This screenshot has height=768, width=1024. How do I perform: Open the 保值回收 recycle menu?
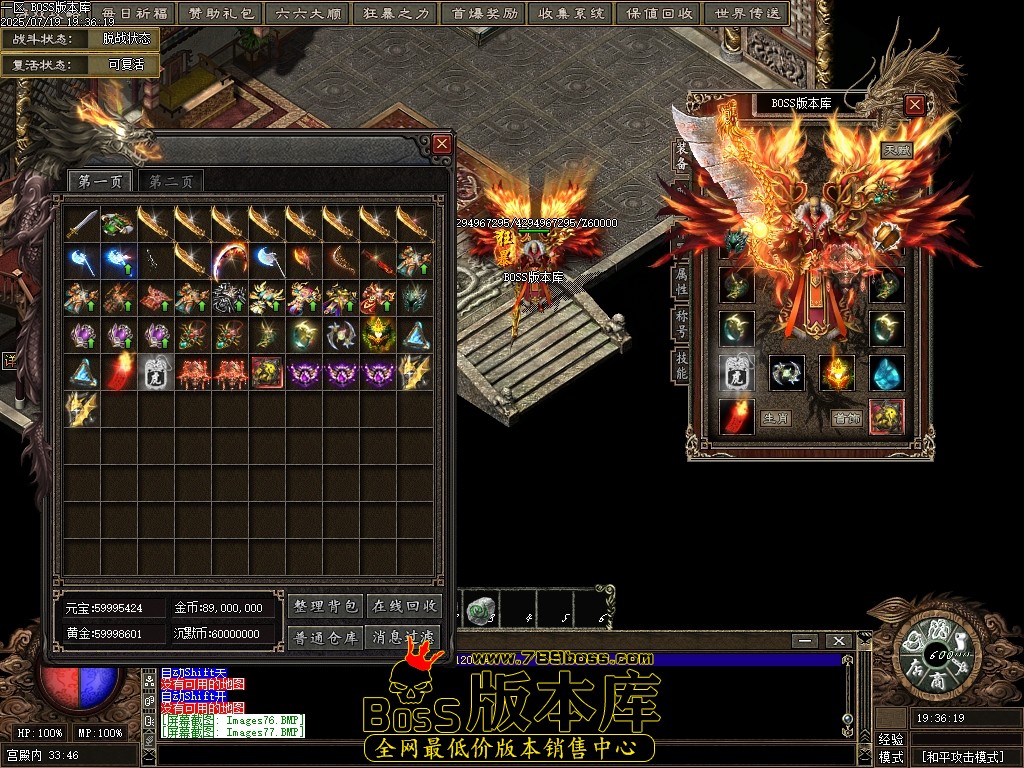[x=660, y=14]
